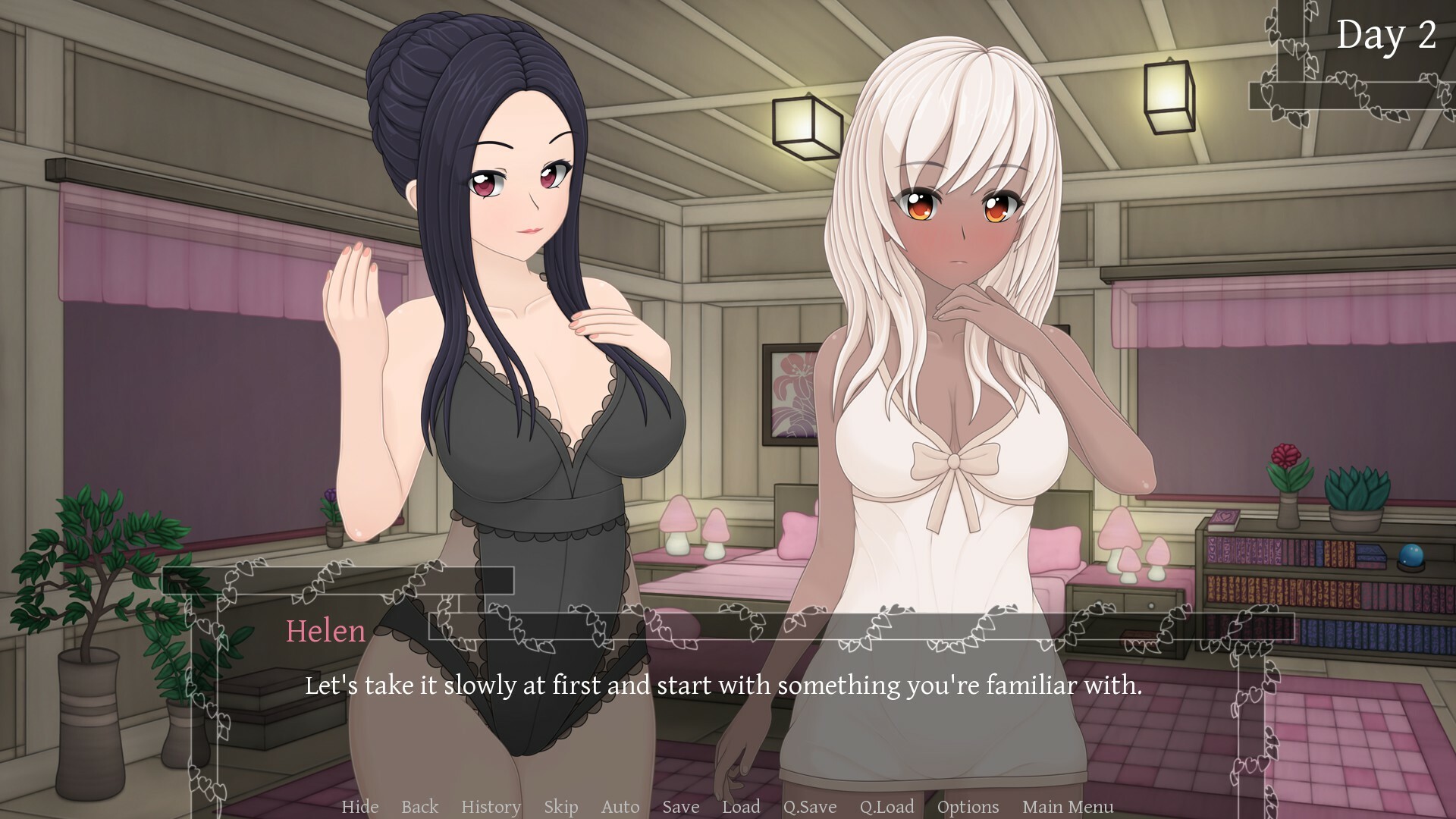The width and height of the screenshot is (1456, 819).
Task: Quick Save your progress
Action: (x=811, y=807)
